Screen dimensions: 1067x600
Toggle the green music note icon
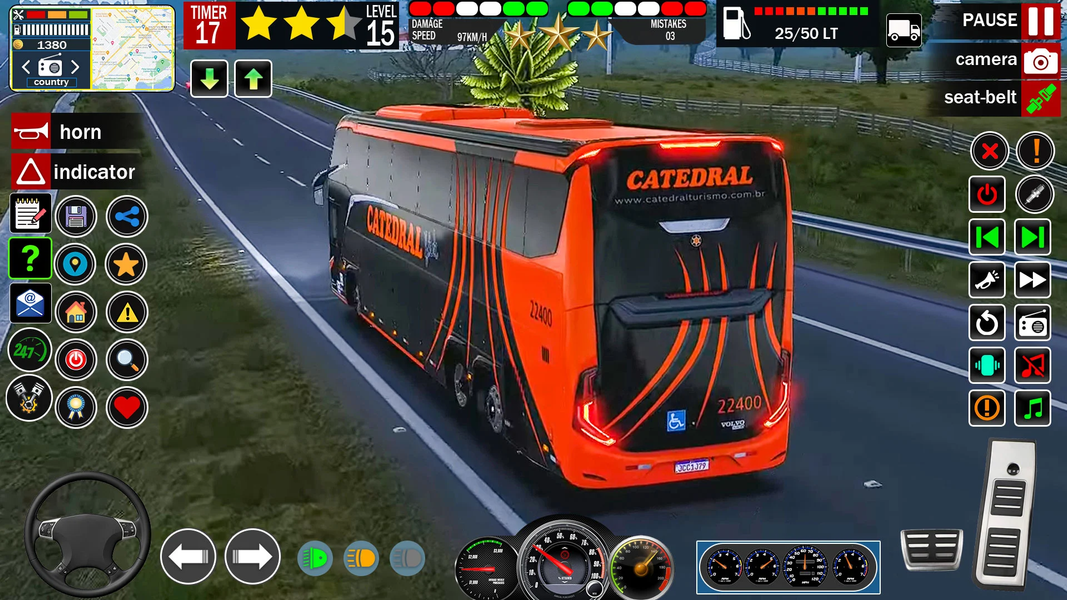(x=1033, y=408)
